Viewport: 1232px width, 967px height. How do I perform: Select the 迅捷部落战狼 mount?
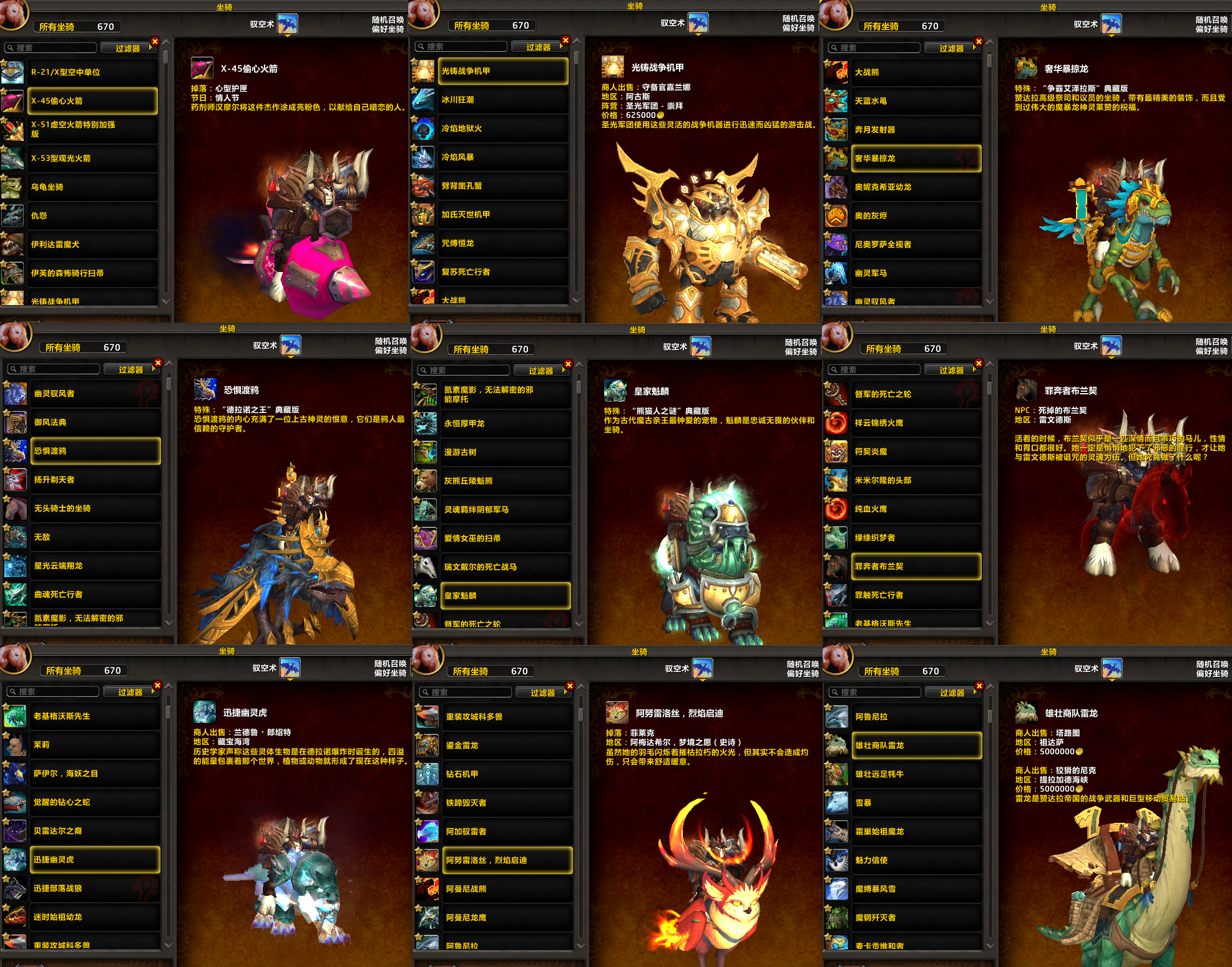coord(95,888)
